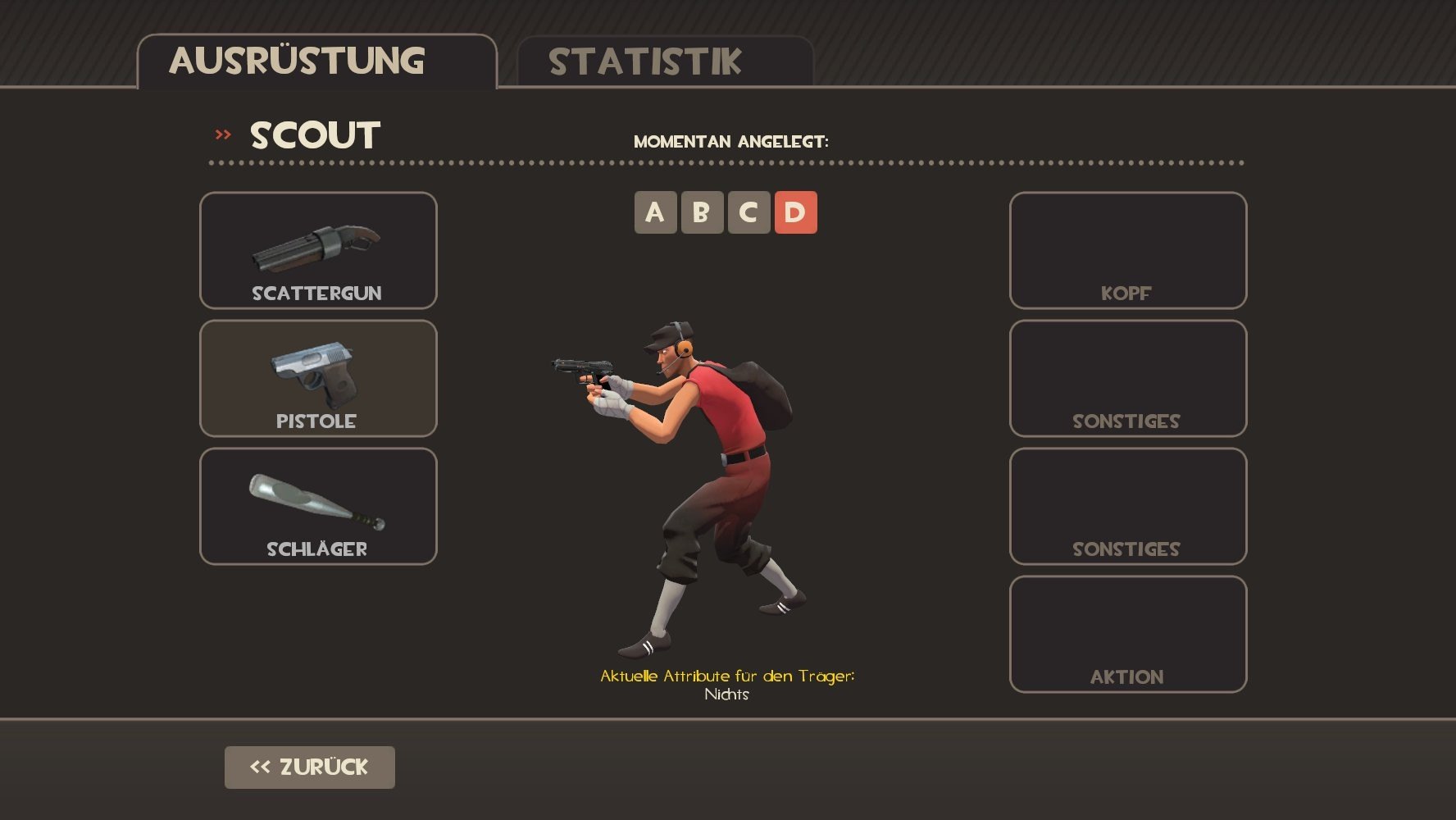
Task: Open the empty Kopf cosmetic slot
Action: (1127, 250)
